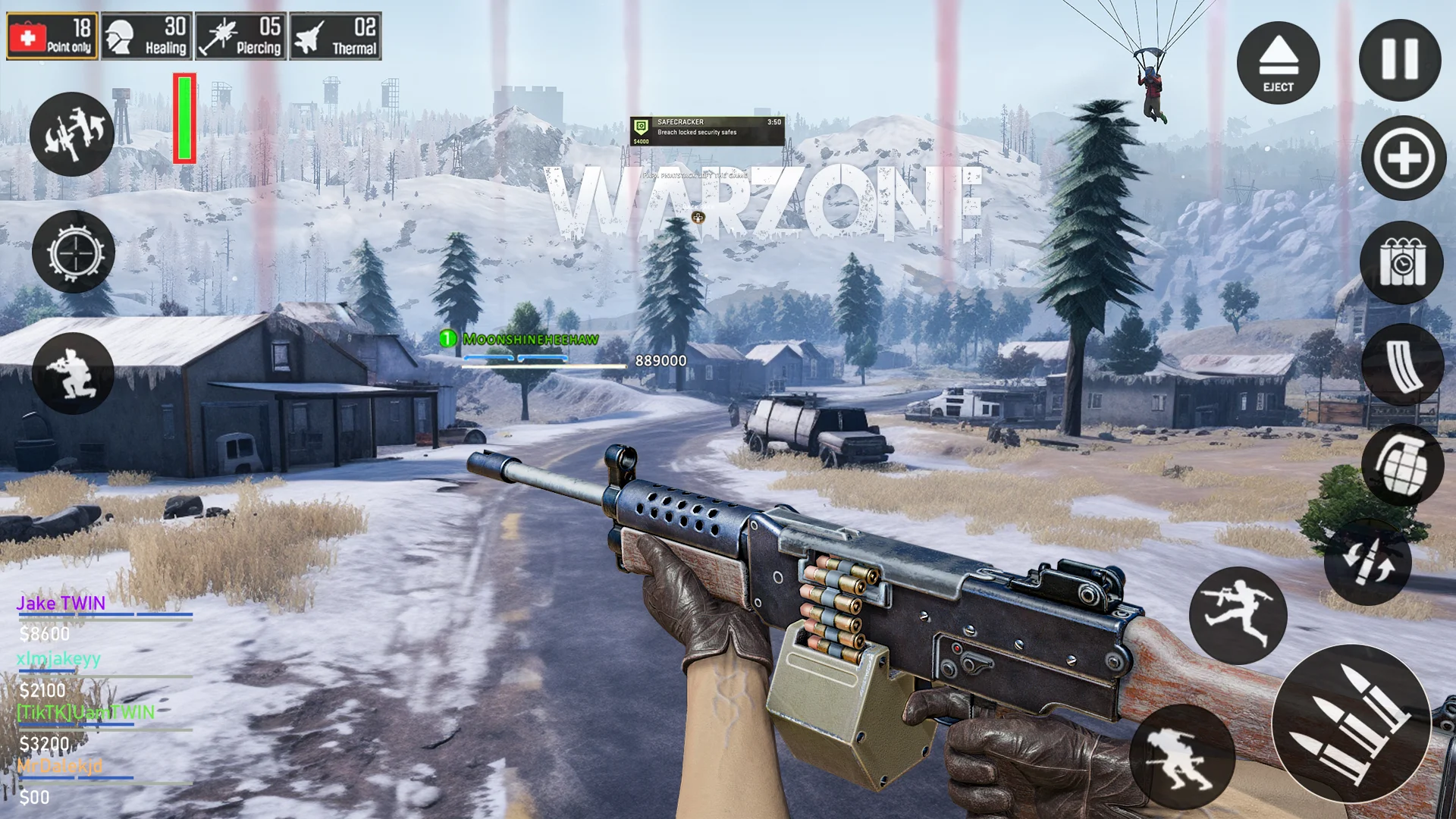The image size is (1456, 819).
Task: Tap the EJECT button
Action: 1278,63
